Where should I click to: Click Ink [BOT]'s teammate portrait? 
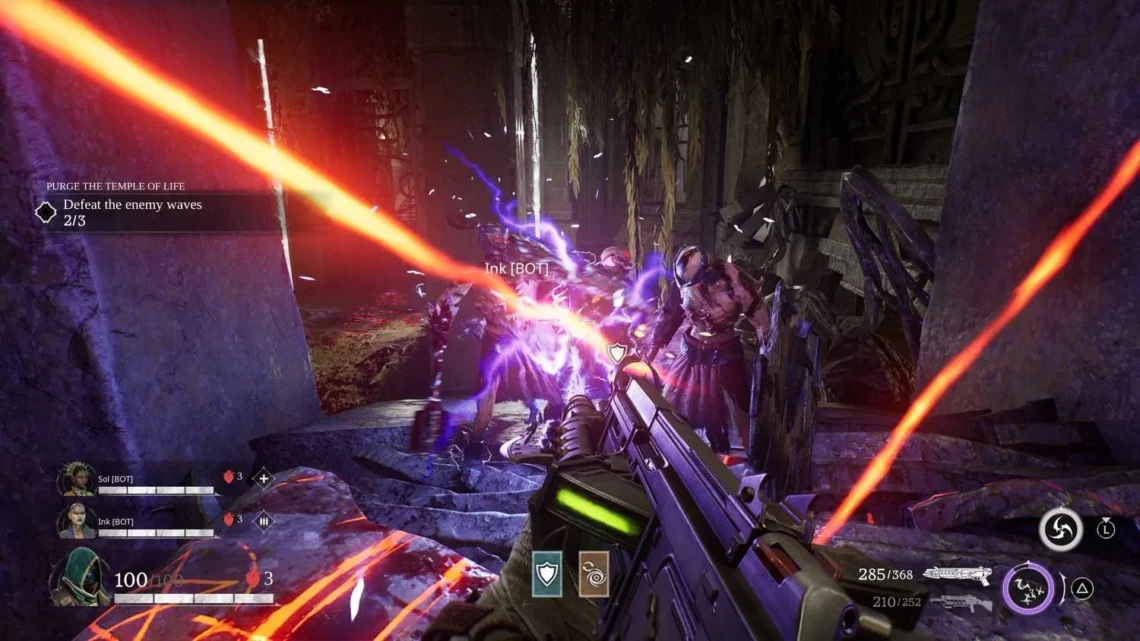(77, 521)
